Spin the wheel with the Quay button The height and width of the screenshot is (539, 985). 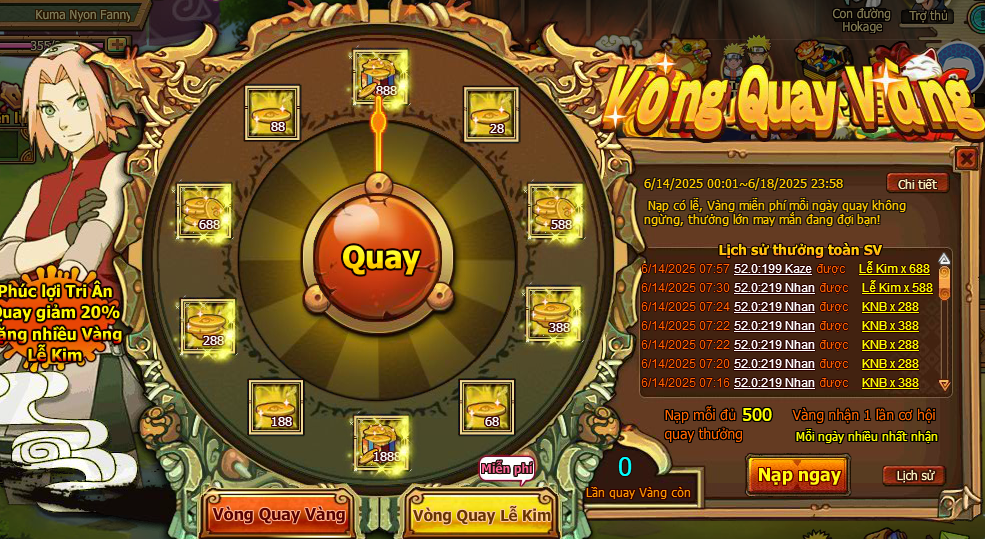coord(380,257)
